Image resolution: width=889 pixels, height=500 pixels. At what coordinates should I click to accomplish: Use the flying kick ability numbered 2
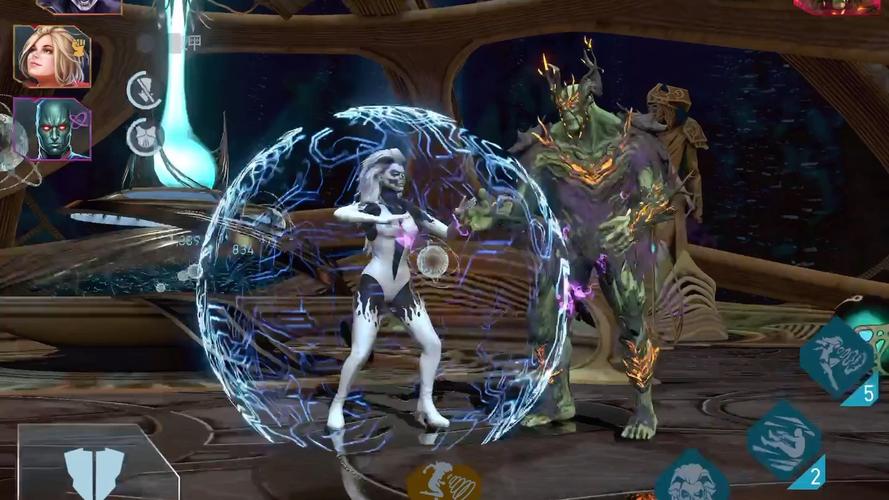pyautogui.click(x=784, y=440)
